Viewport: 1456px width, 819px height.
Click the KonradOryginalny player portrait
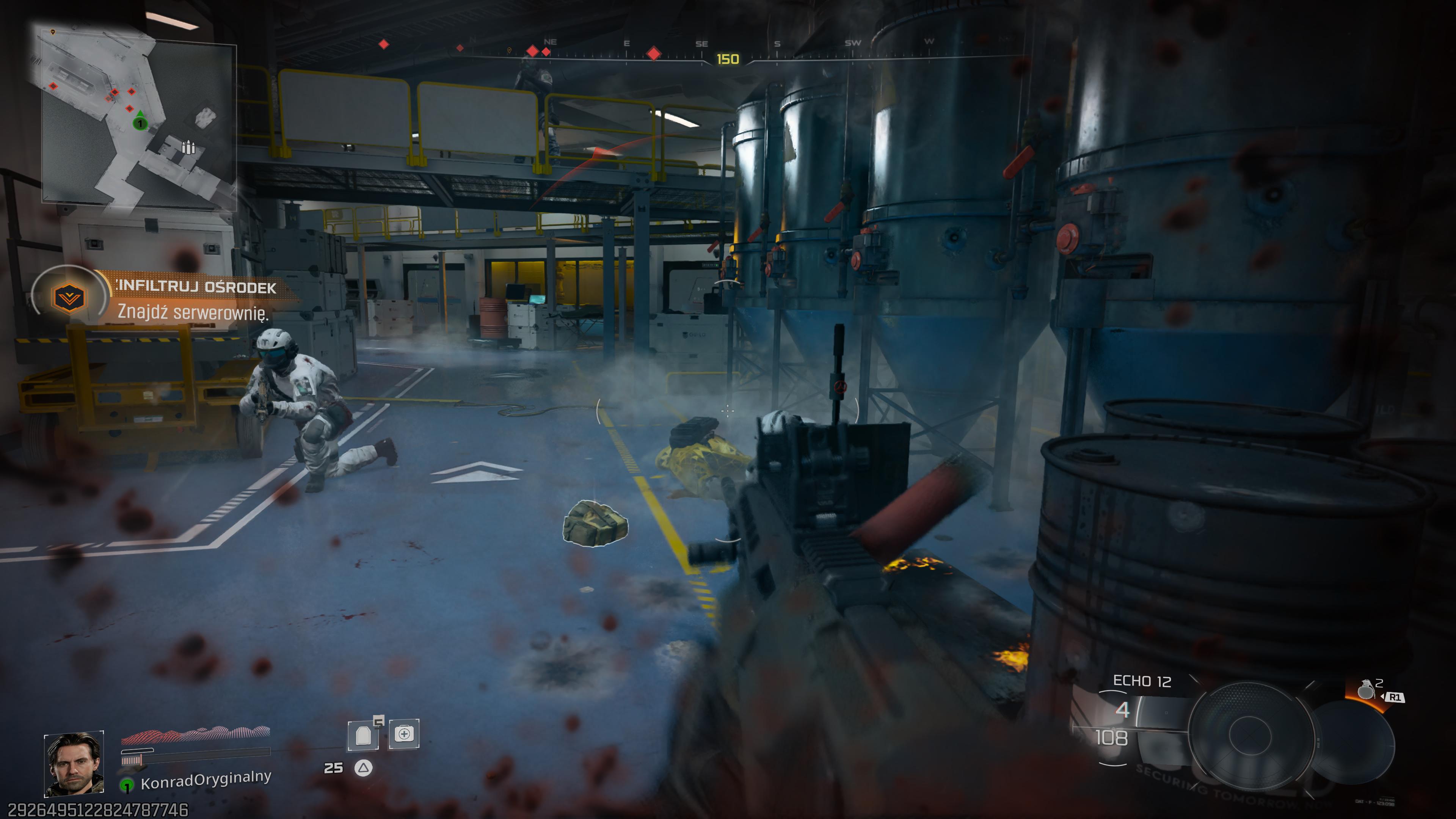(x=74, y=764)
